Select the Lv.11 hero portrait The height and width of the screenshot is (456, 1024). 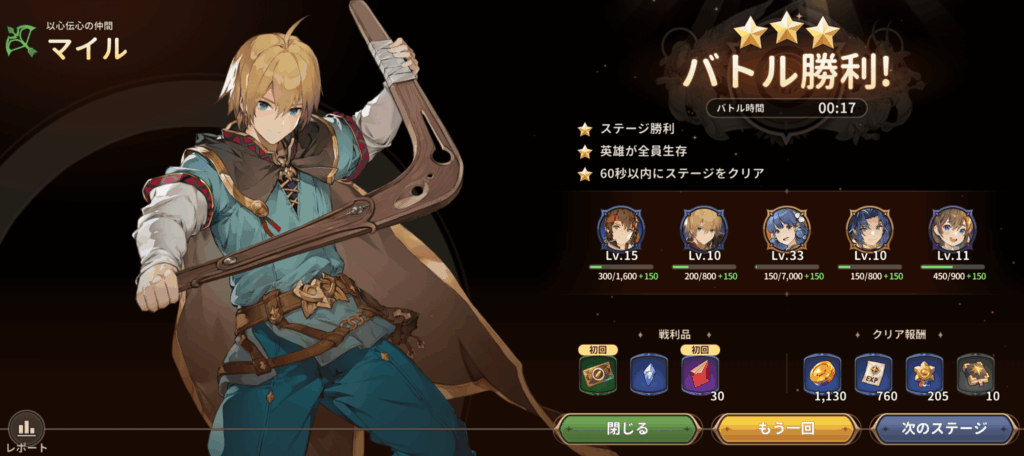(x=951, y=229)
